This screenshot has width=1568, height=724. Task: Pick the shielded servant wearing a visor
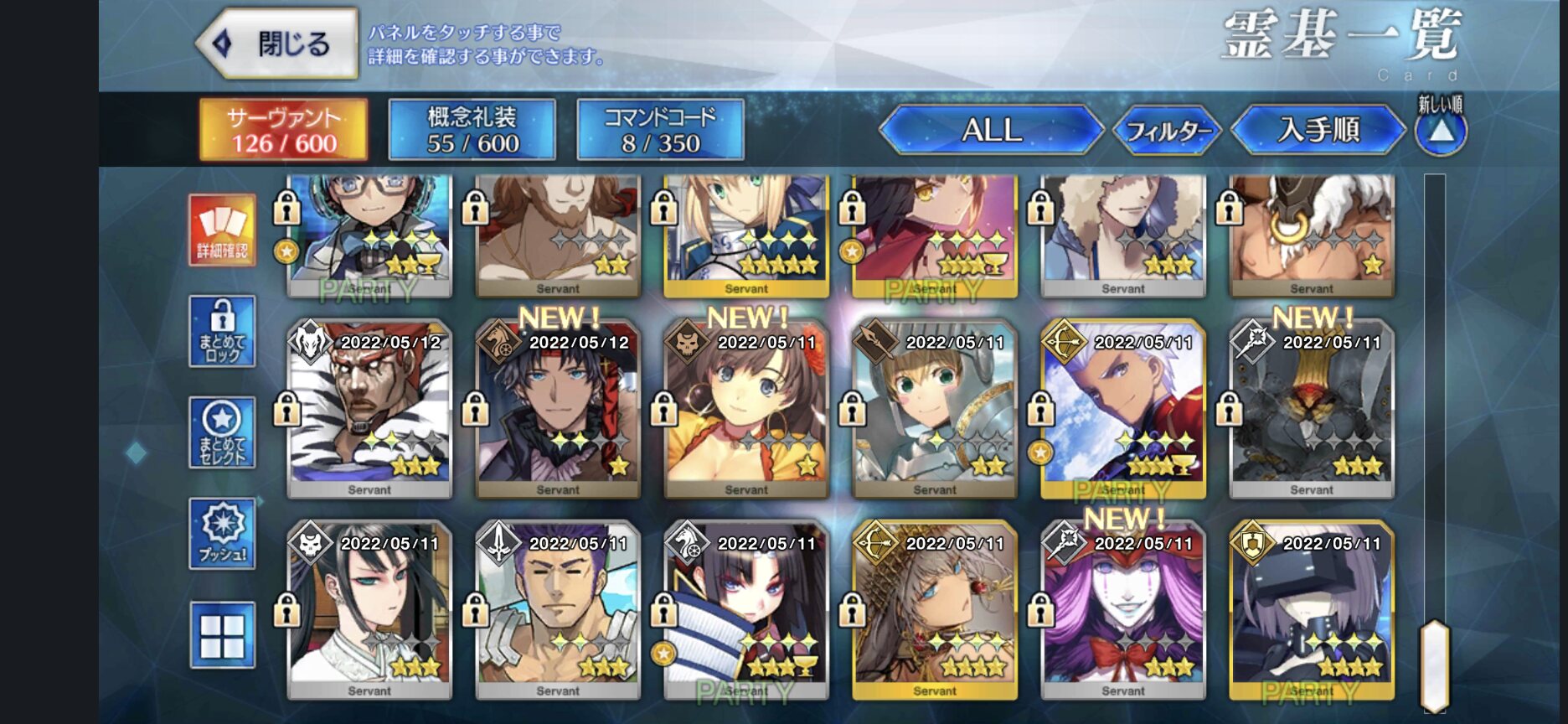pos(1311,612)
